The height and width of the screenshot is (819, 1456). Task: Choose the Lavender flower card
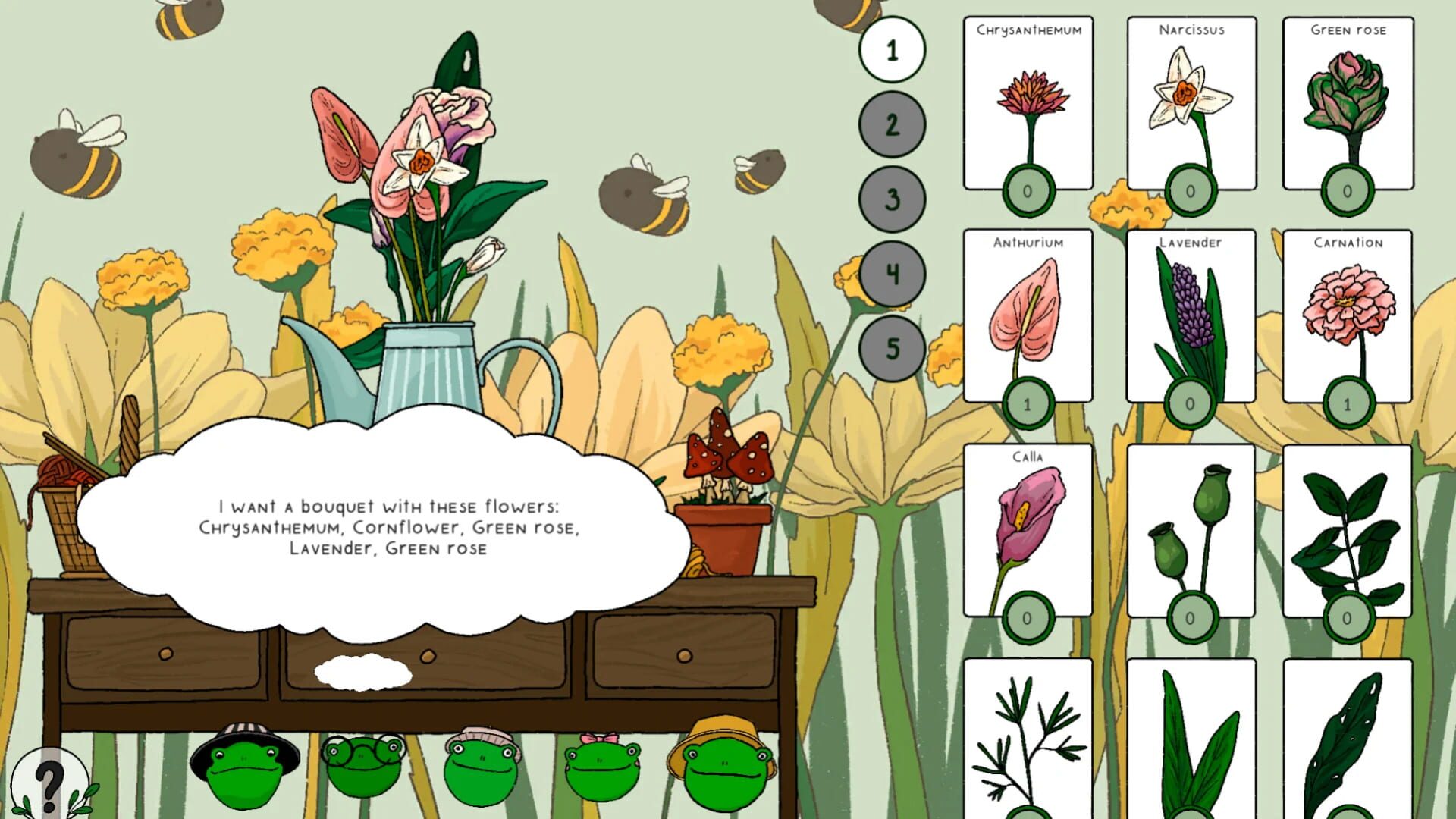(1191, 318)
